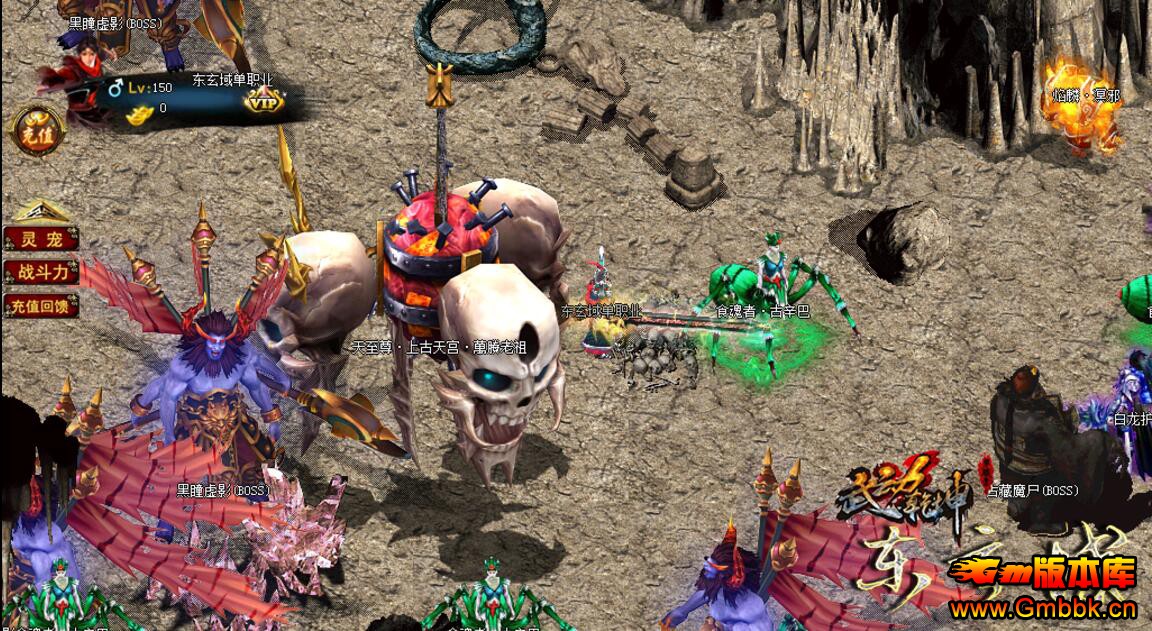Select the 充值回馈 recharge rewards button

[40, 306]
